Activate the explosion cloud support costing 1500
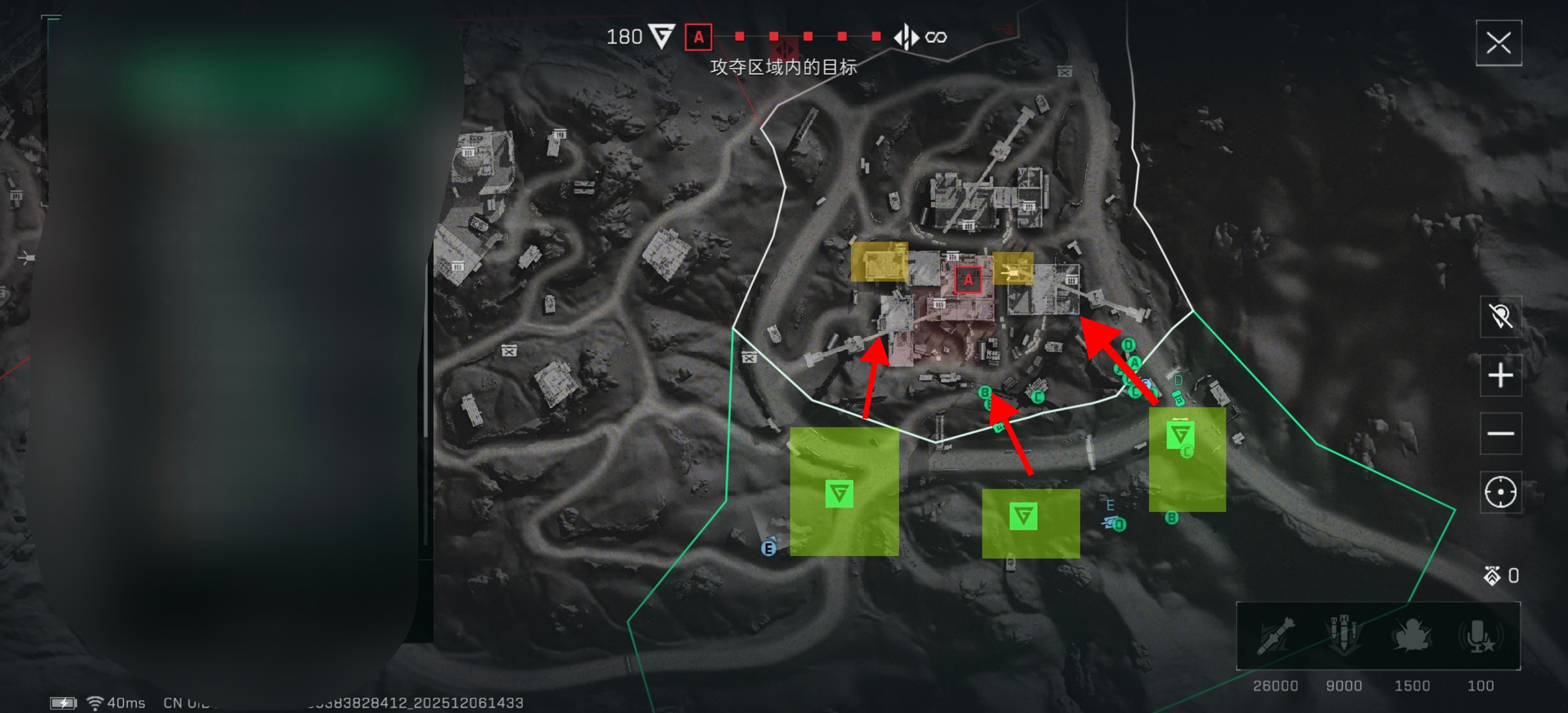Viewport: 1568px width, 713px height. [x=1412, y=636]
